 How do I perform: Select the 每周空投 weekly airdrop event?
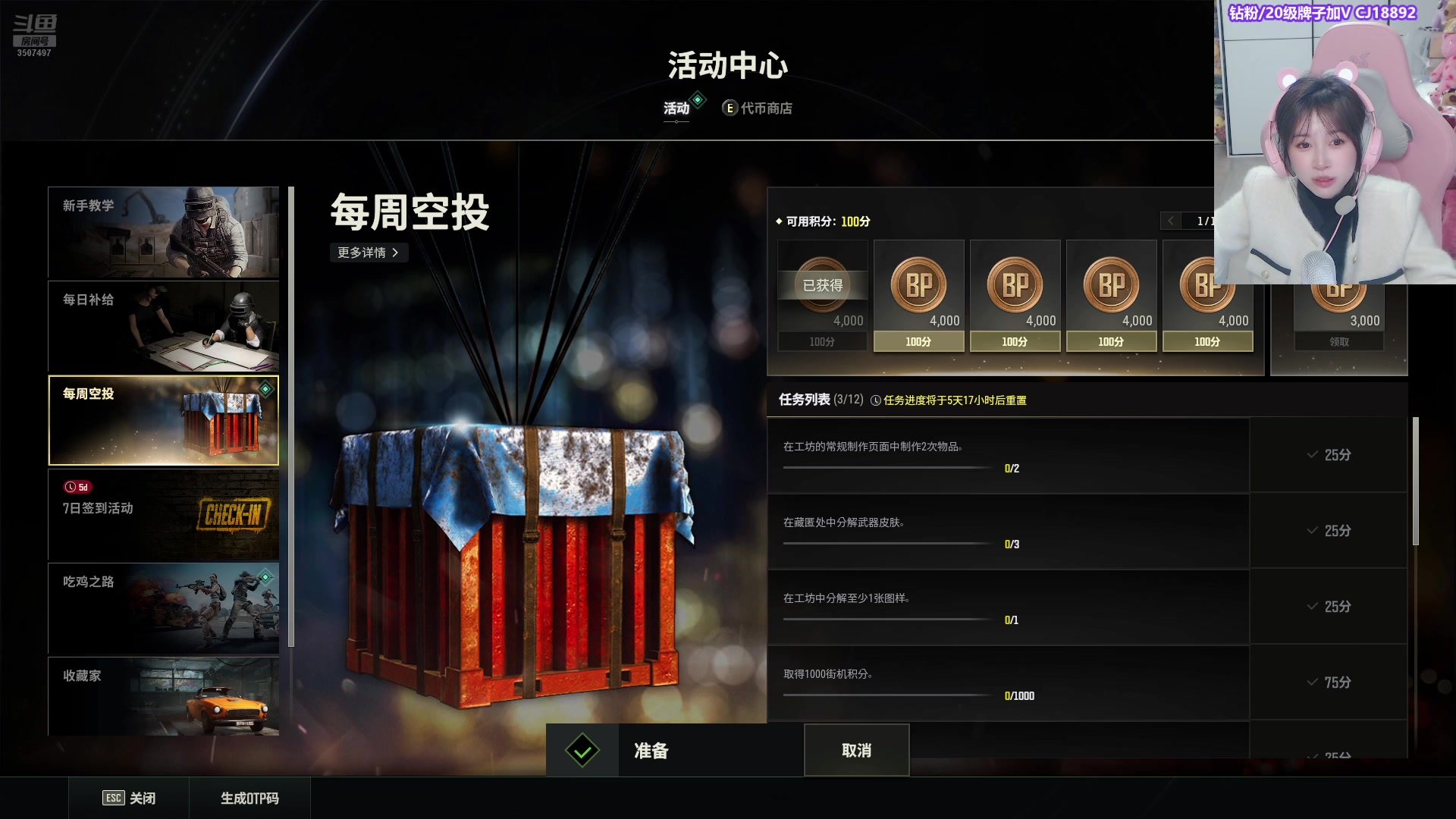163,420
